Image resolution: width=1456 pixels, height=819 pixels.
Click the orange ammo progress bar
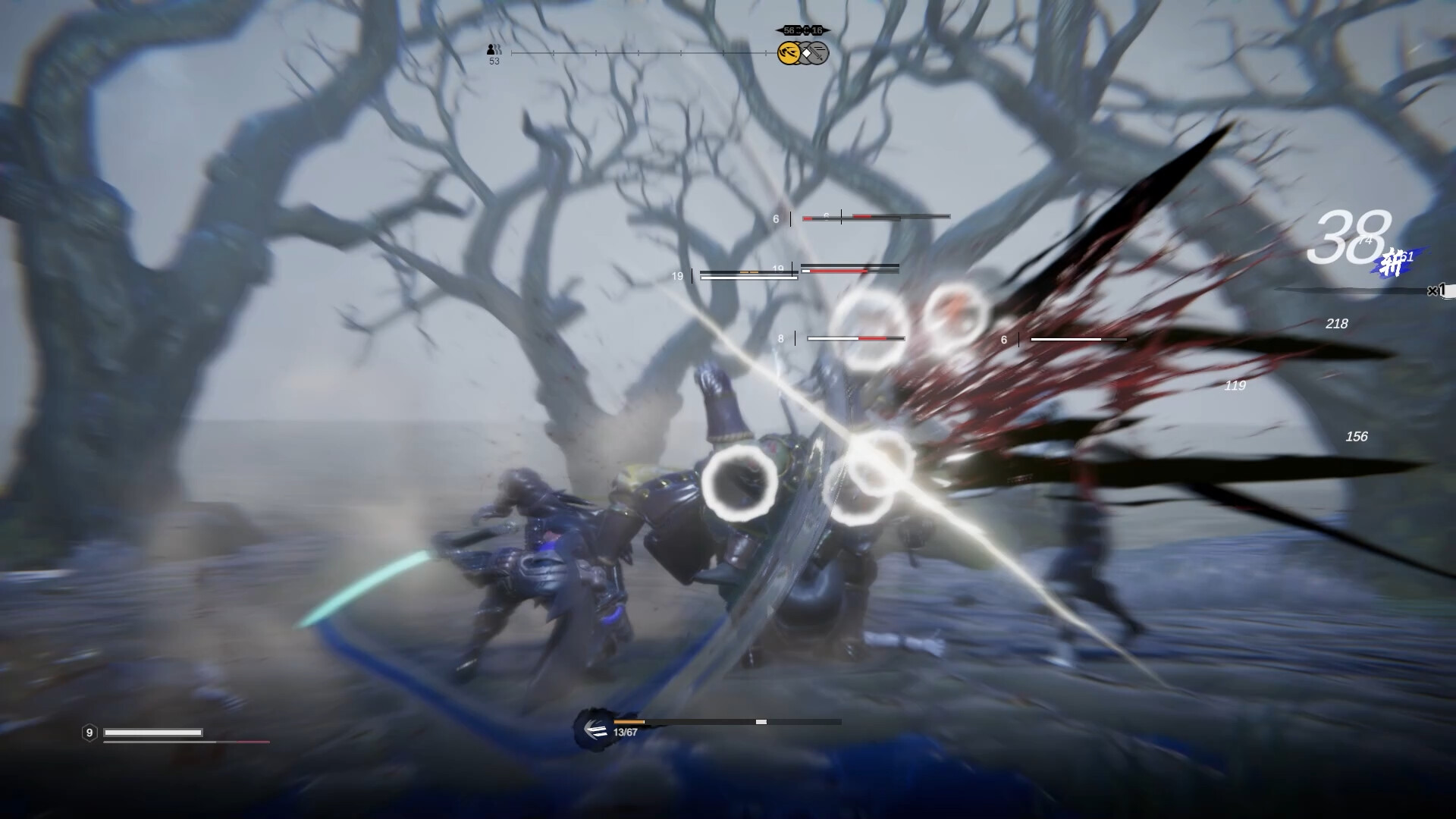tap(629, 722)
